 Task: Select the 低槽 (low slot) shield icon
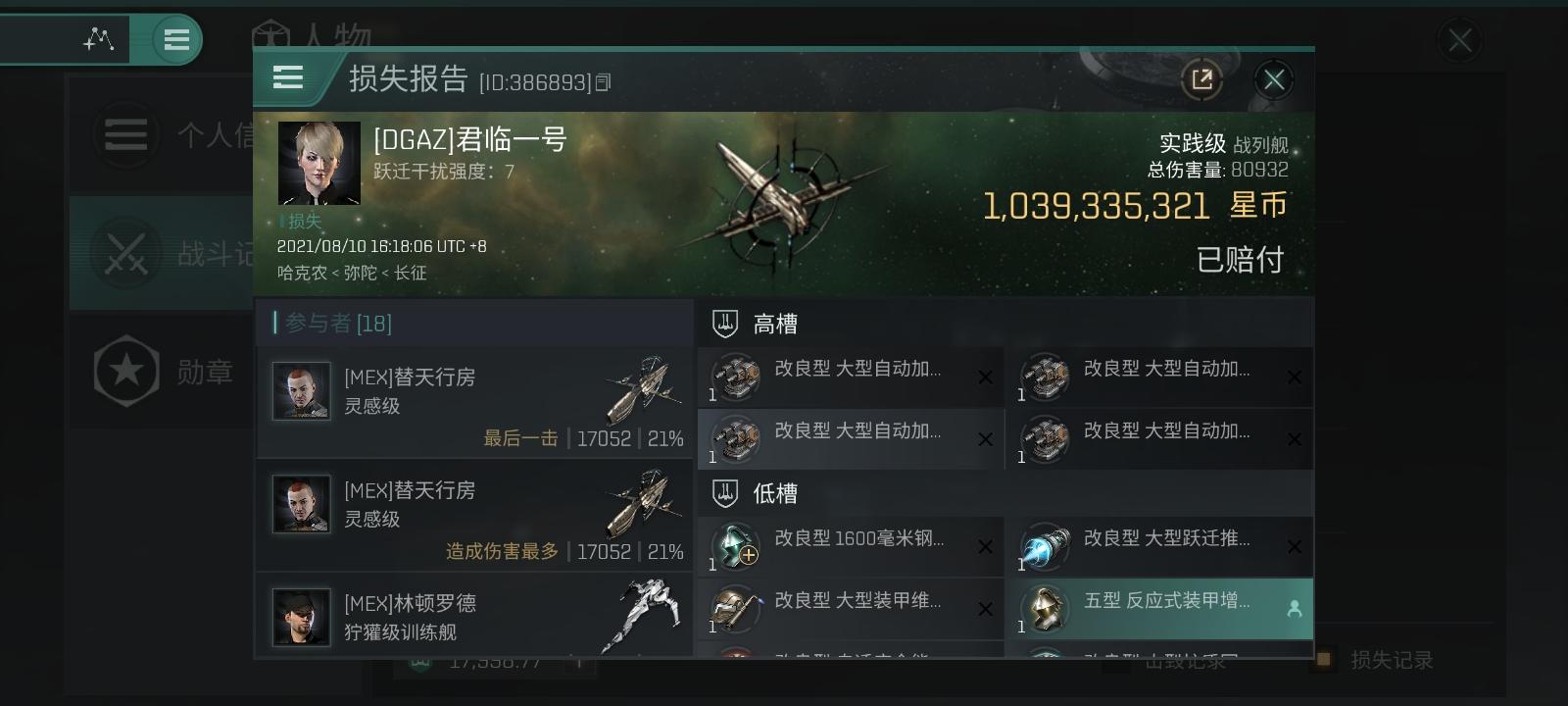724,493
